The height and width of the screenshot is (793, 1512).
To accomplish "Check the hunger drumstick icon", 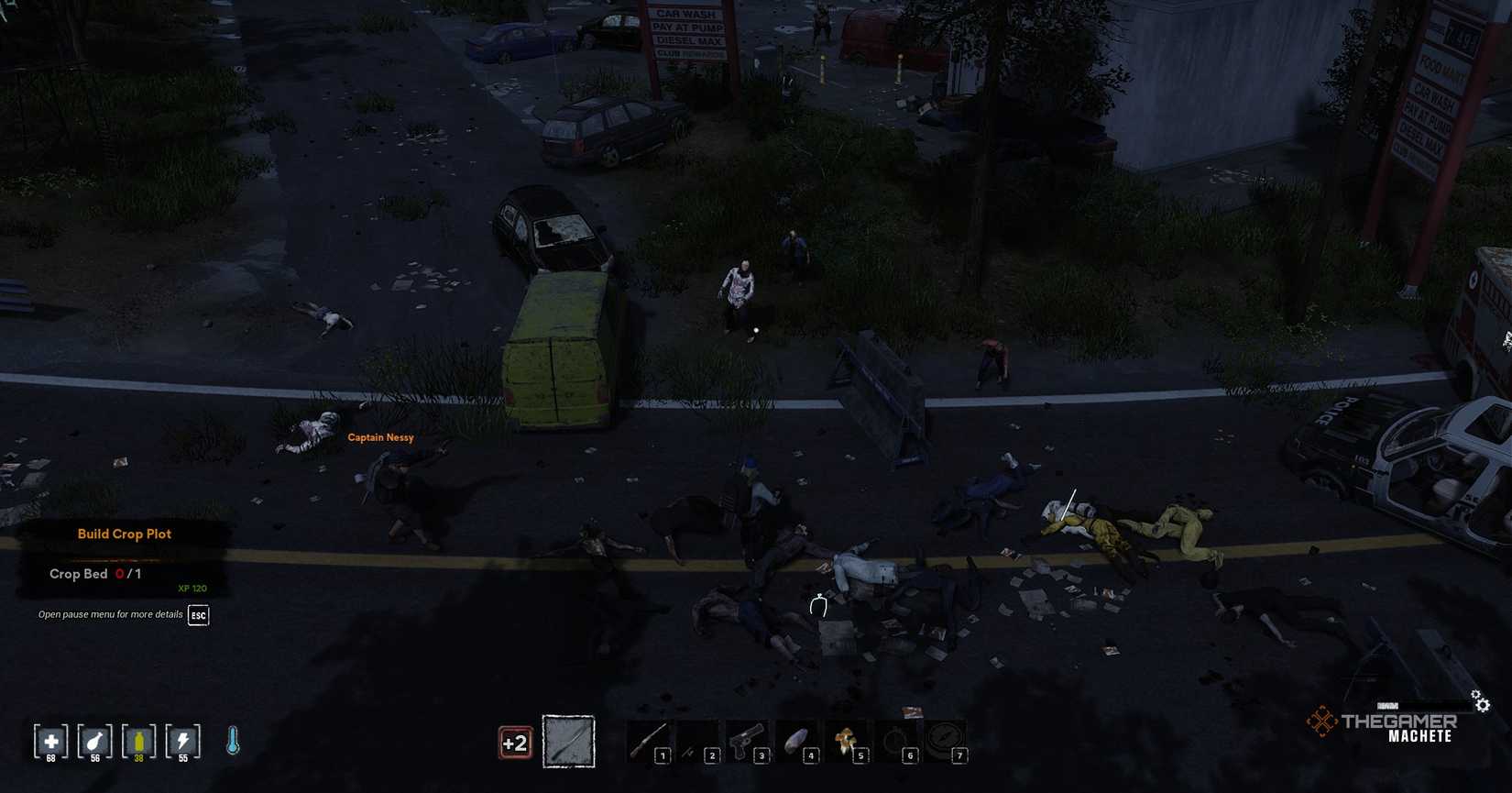I will click(x=94, y=740).
